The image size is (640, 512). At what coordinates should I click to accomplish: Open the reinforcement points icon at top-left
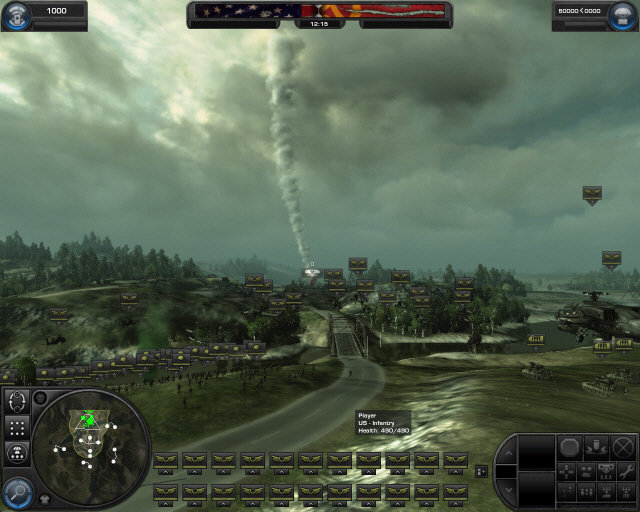click(14, 12)
